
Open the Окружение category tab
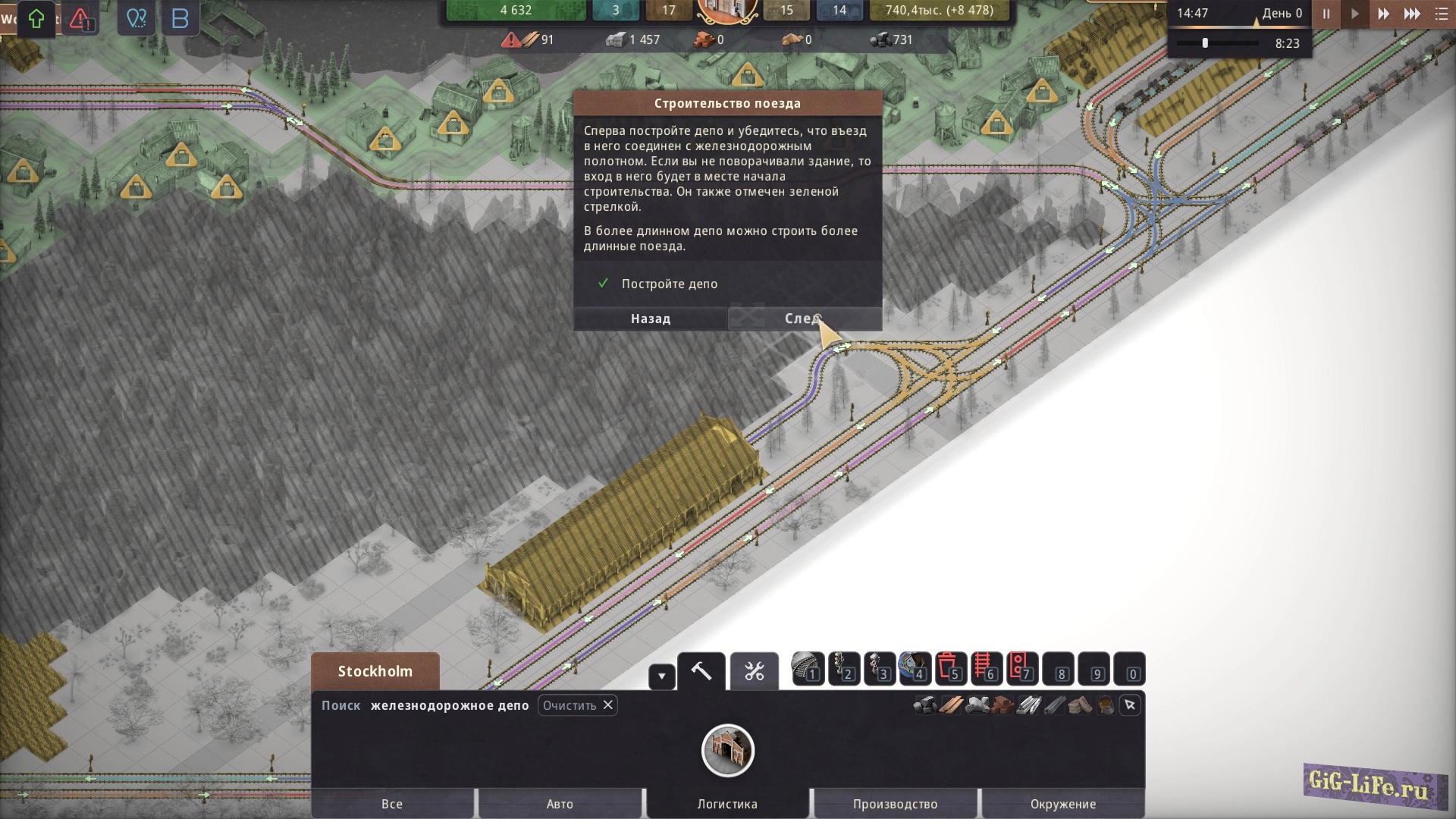point(1063,804)
